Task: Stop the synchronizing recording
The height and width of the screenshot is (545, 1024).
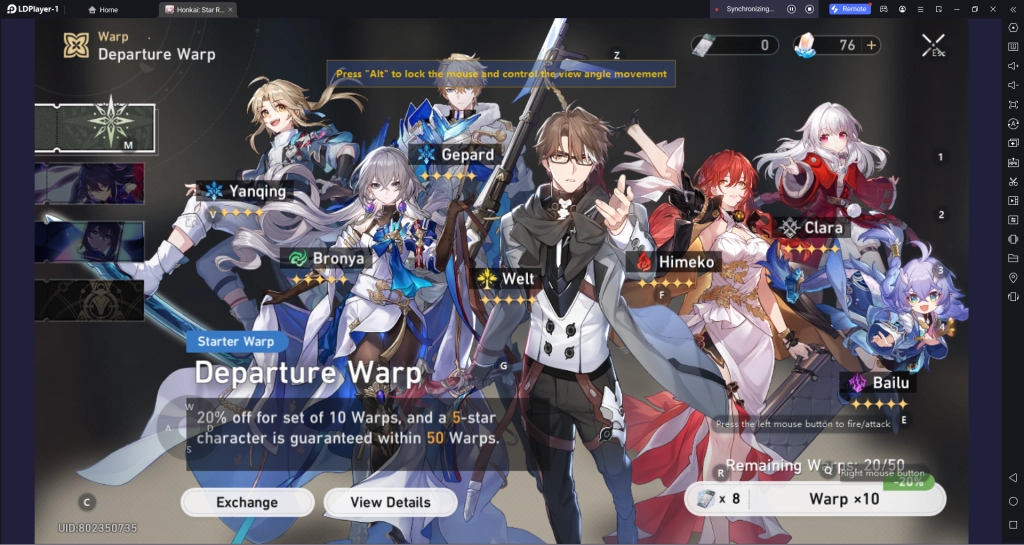Action: (809, 9)
